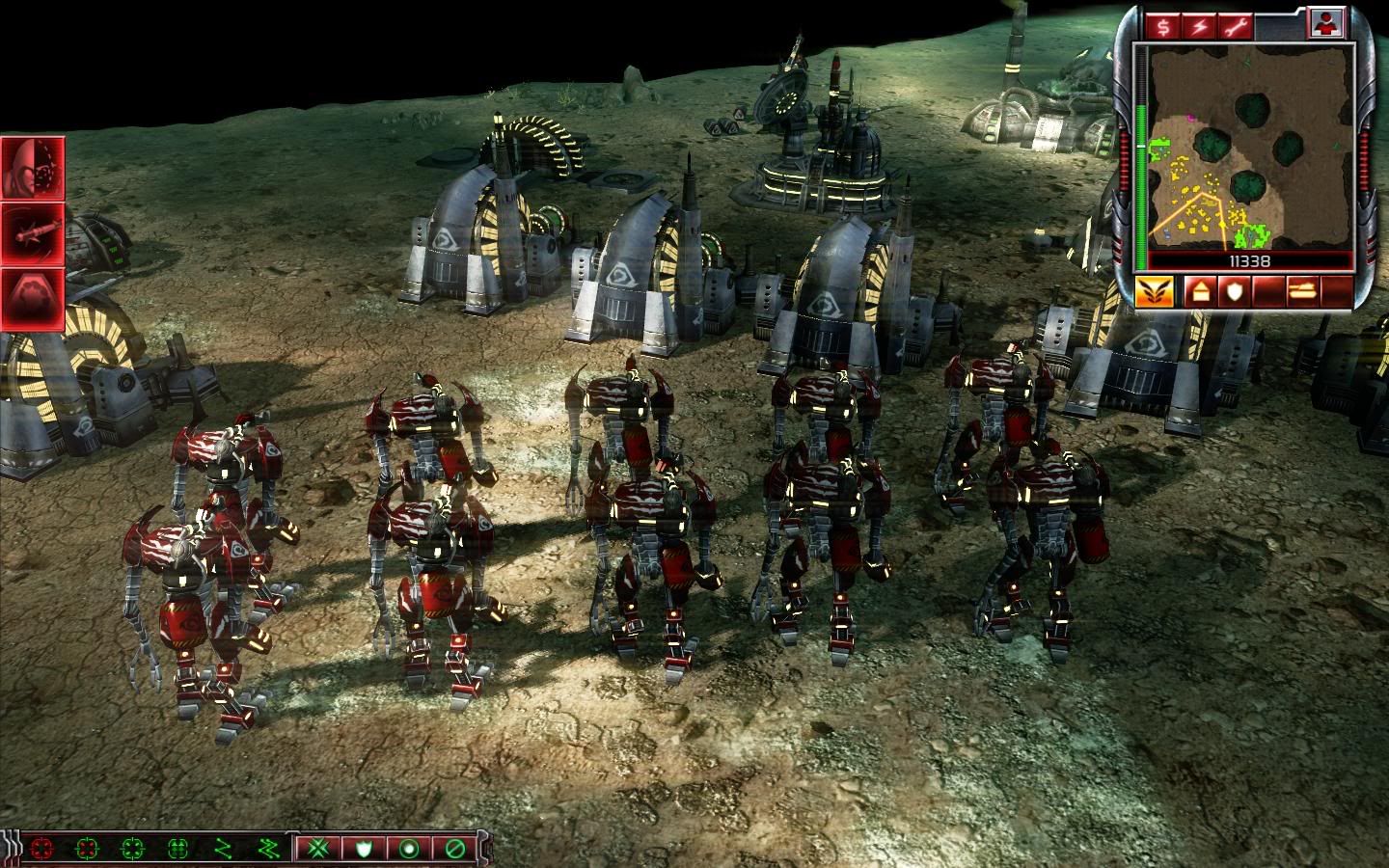
Task: Set hold fire stance button
Action: pyautogui.click(x=456, y=850)
